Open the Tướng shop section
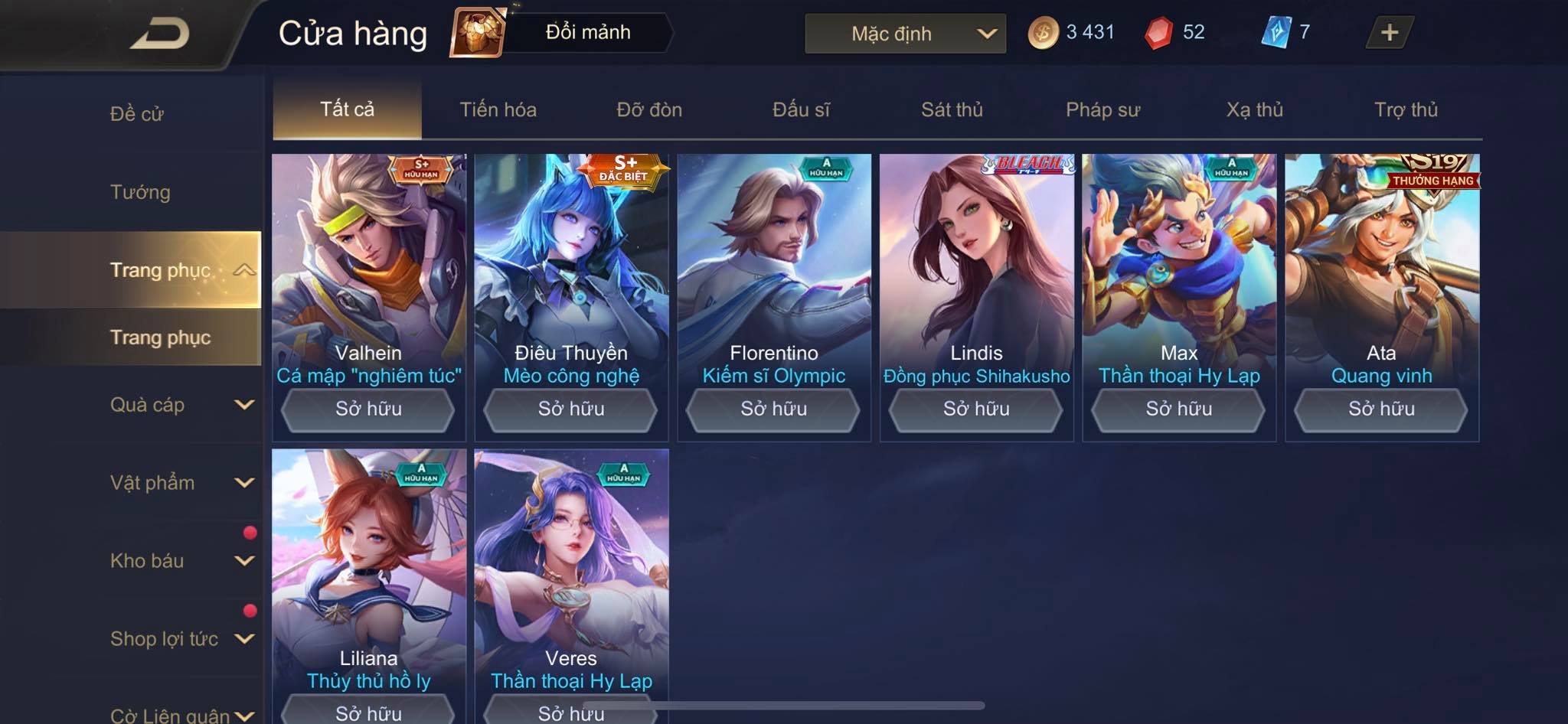 [x=140, y=192]
